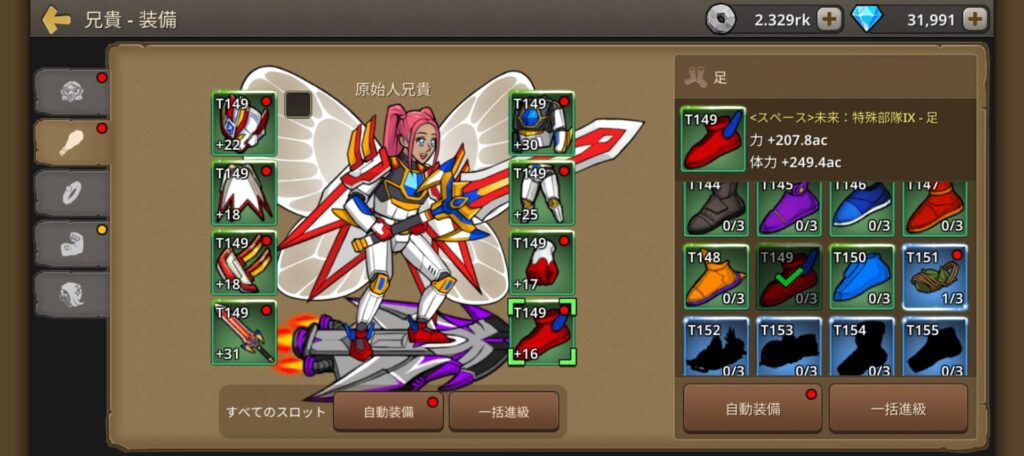Screen dimensions: 1024x456
Task: Toggle the checkbox beside the character name
Action: [298, 104]
